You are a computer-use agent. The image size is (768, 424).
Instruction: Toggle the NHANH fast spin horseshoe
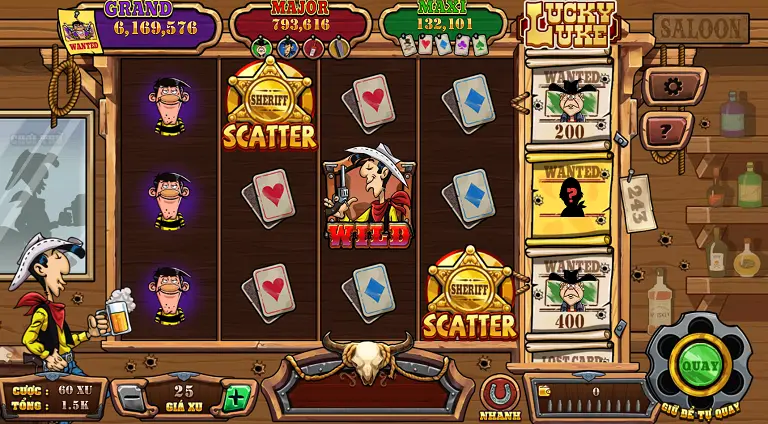499,393
